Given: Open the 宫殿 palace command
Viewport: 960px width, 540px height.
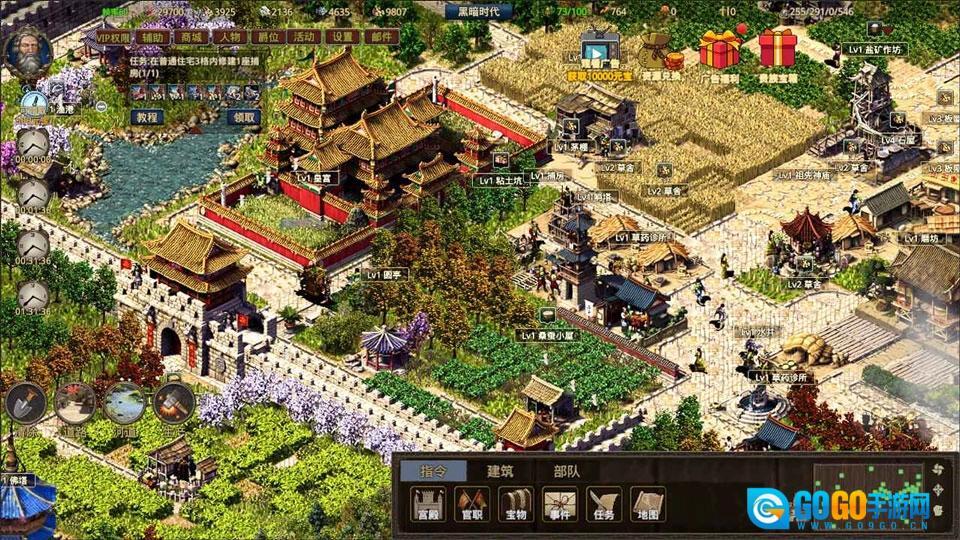Looking at the screenshot, I should (x=427, y=504).
